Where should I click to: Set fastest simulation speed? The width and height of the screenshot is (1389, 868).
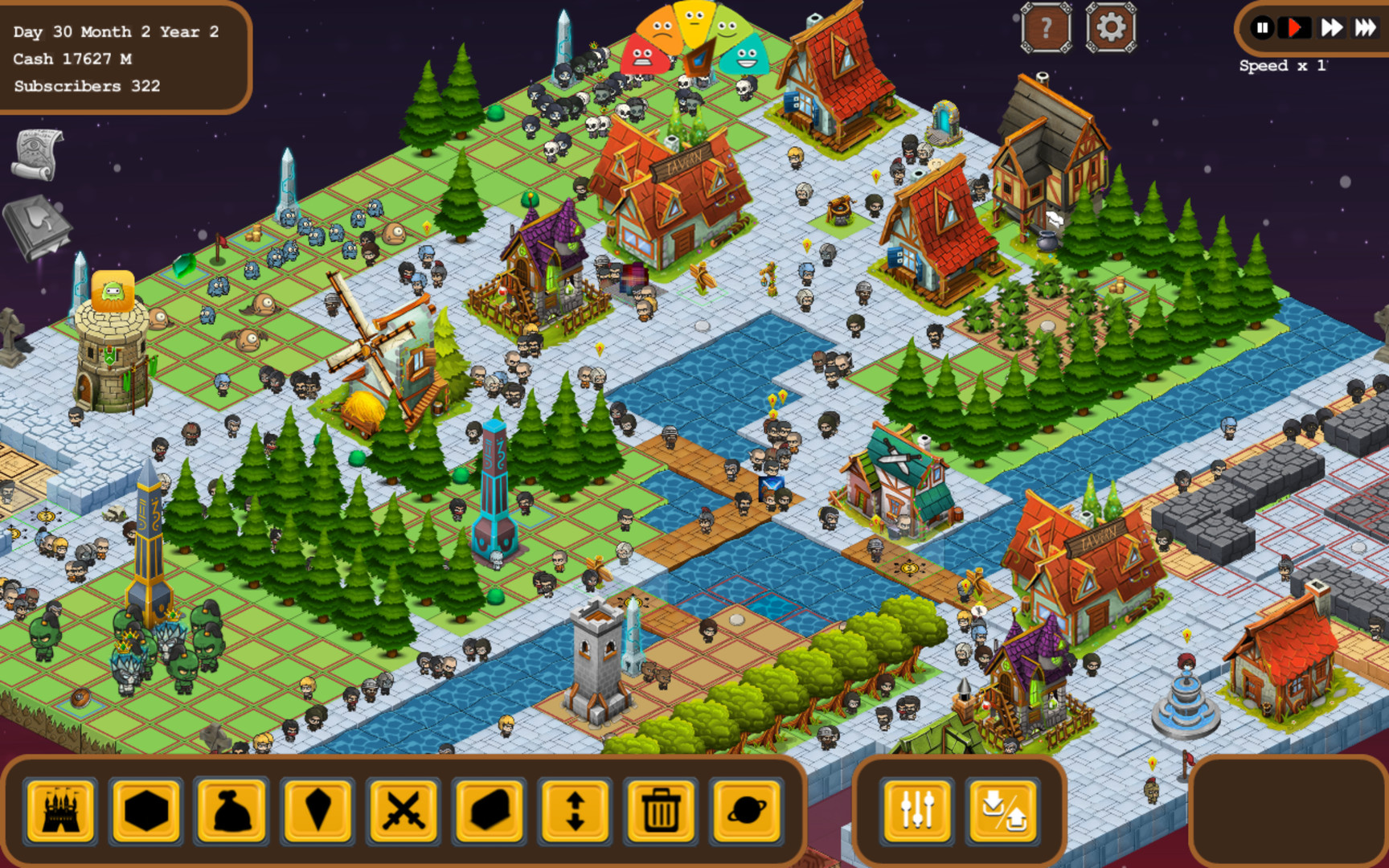tap(1365, 27)
